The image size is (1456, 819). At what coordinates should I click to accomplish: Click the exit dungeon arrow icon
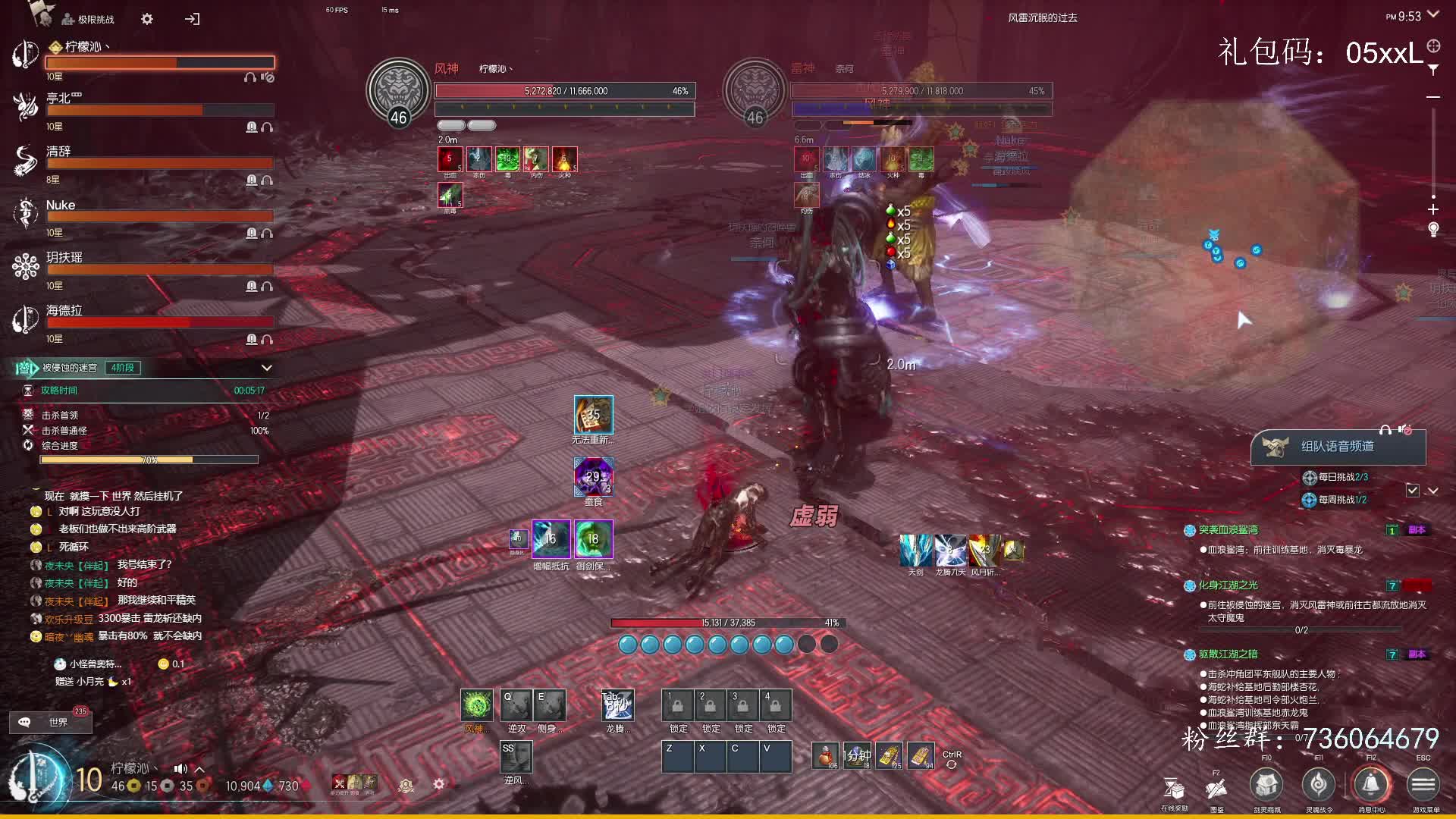click(x=192, y=19)
